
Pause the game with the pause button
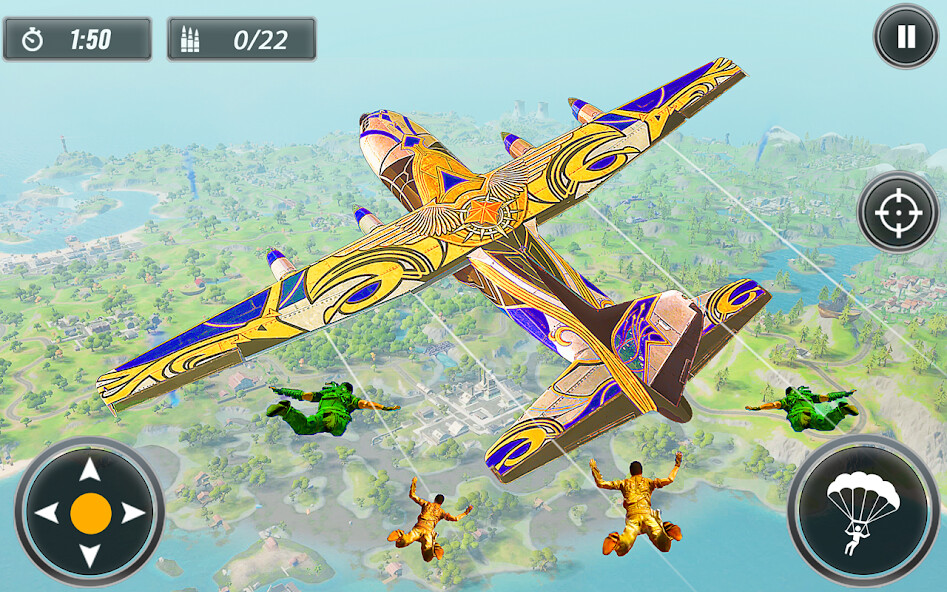[905, 37]
